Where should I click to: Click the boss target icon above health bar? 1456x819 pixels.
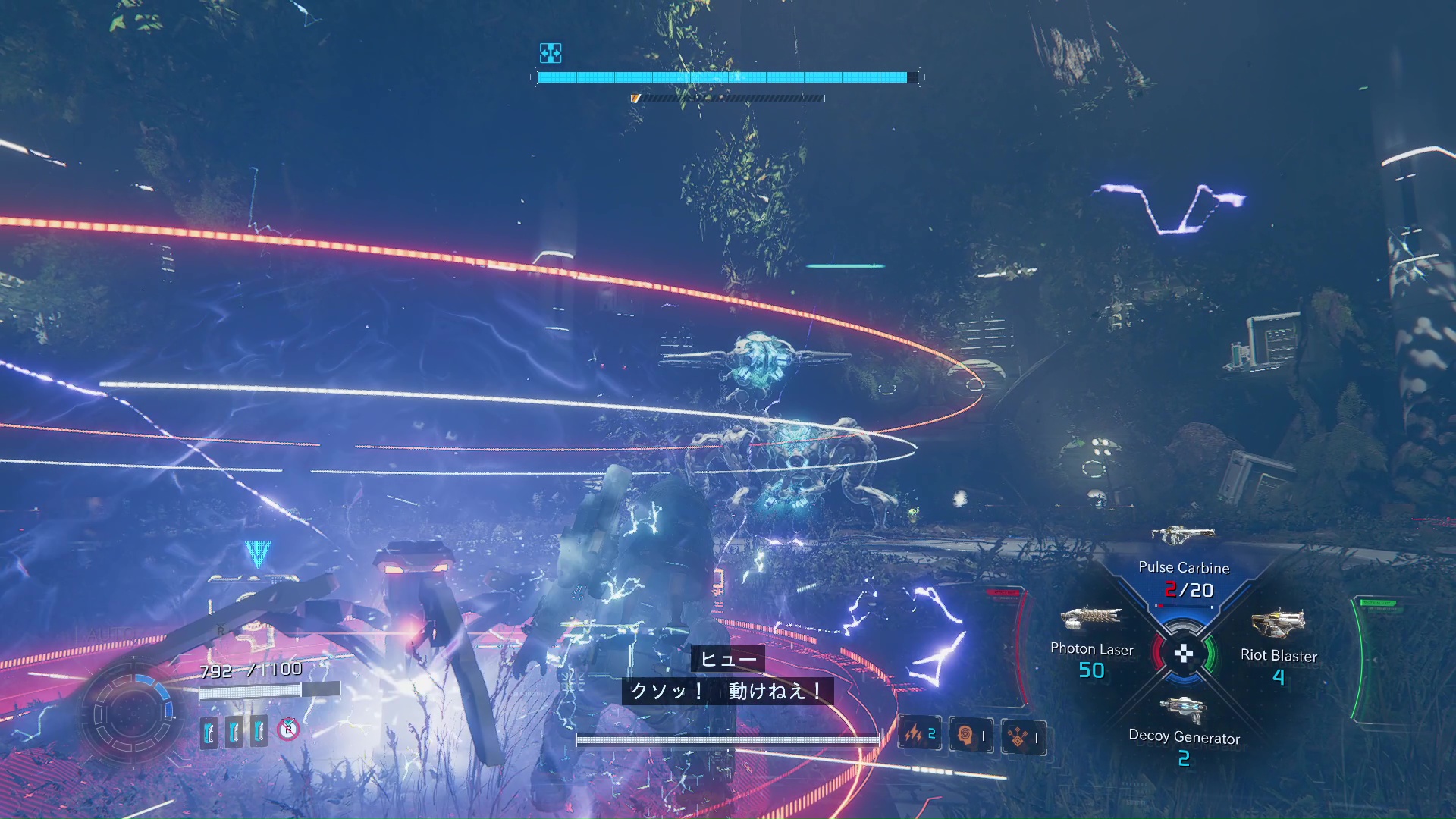pyautogui.click(x=551, y=52)
